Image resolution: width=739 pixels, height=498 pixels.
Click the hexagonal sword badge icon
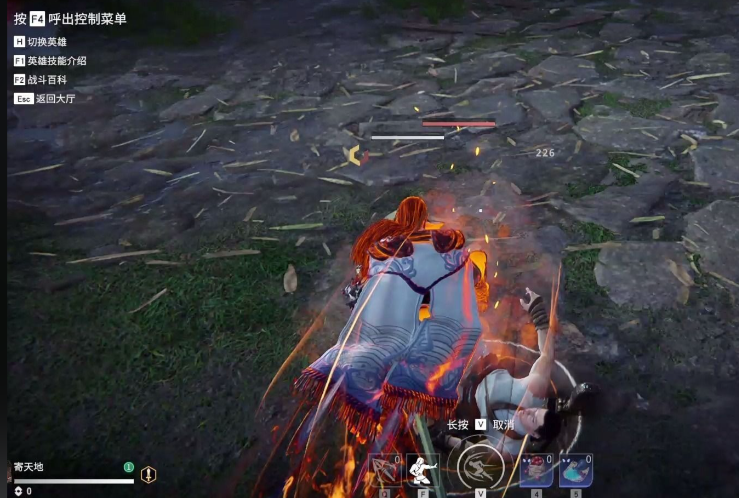coord(148,475)
